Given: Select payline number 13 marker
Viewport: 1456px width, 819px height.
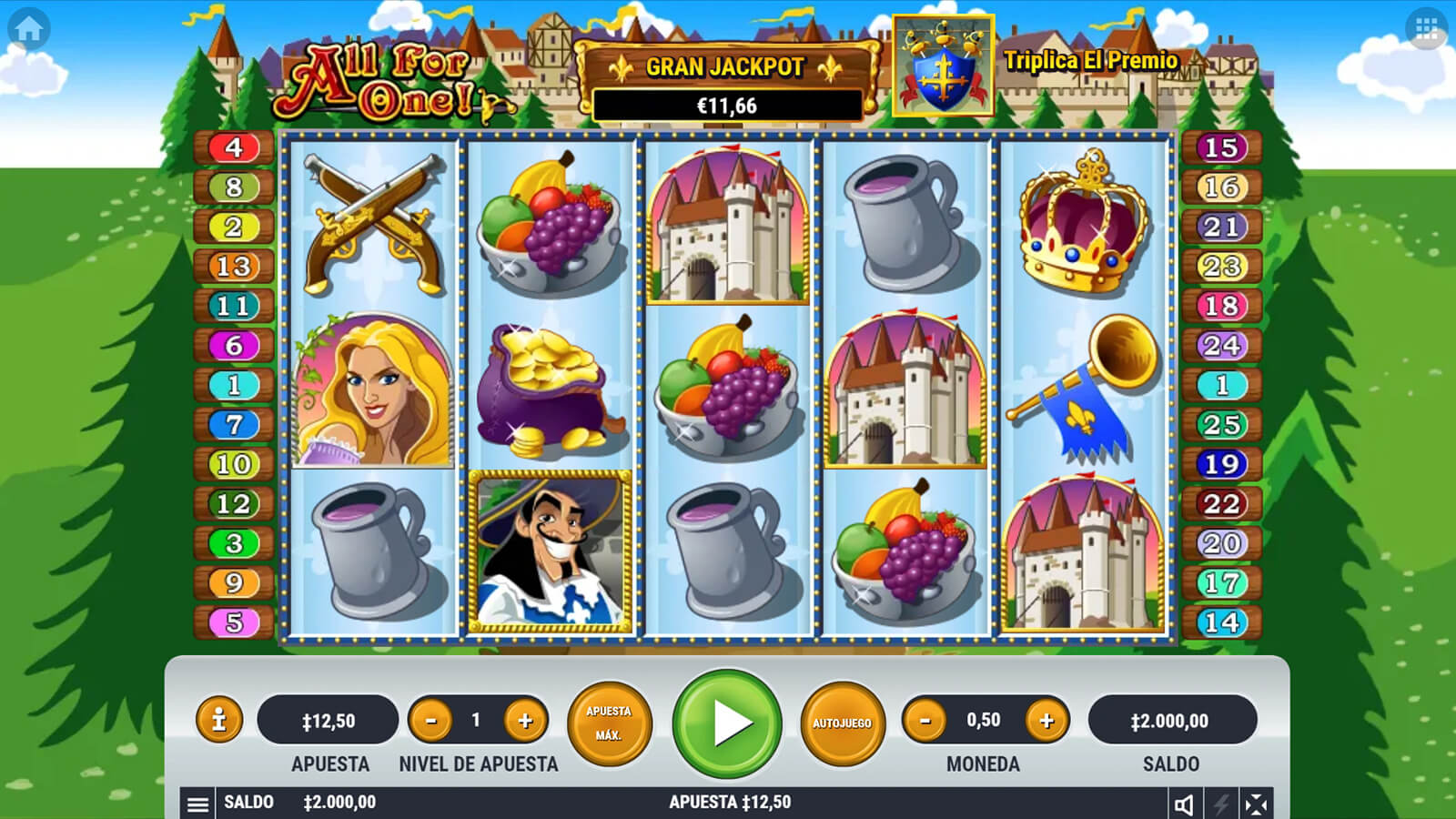Looking at the screenshot, I should coord(234,266).
